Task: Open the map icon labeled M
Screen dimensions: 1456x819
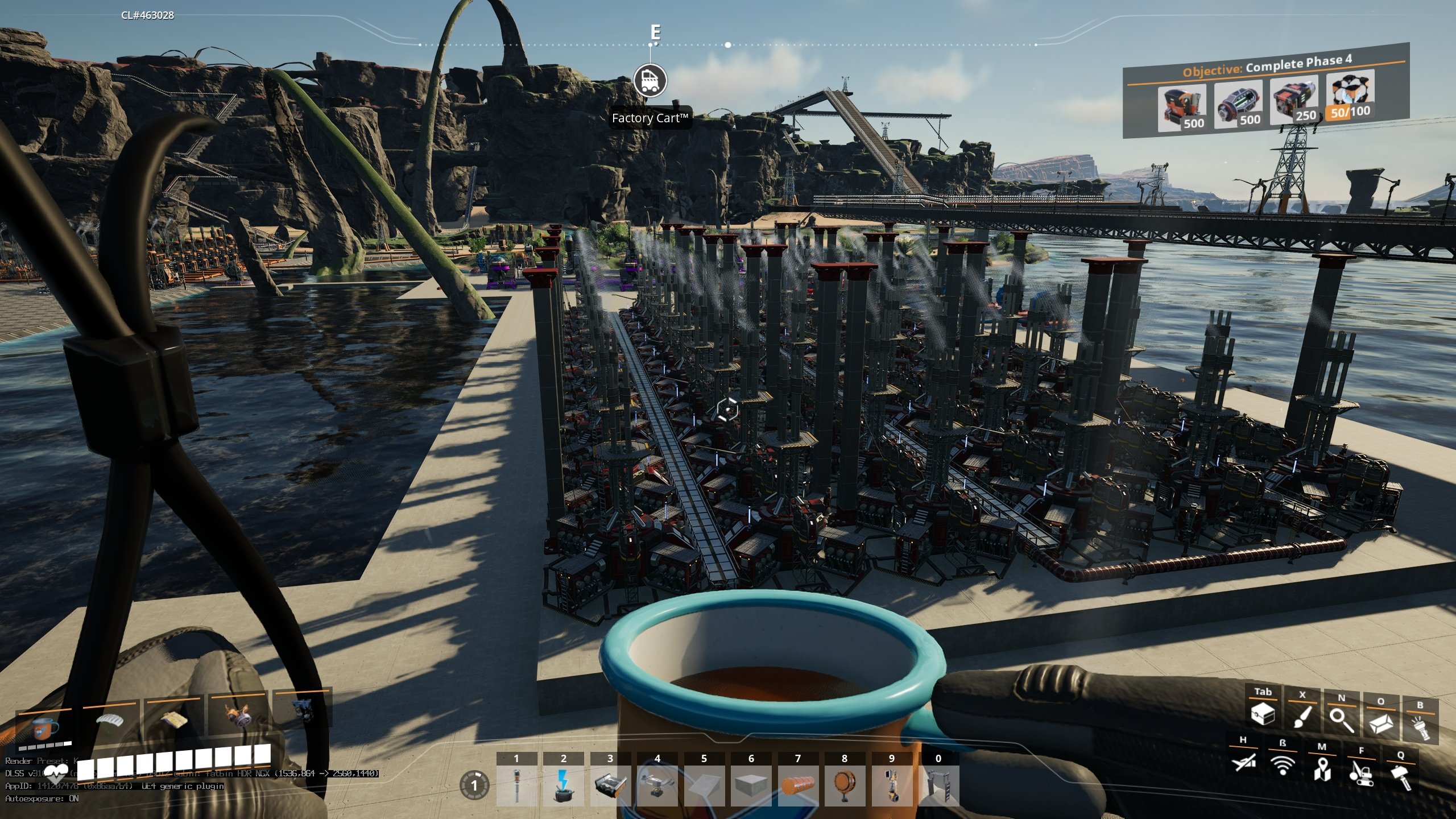Action: pos(1322,771)
